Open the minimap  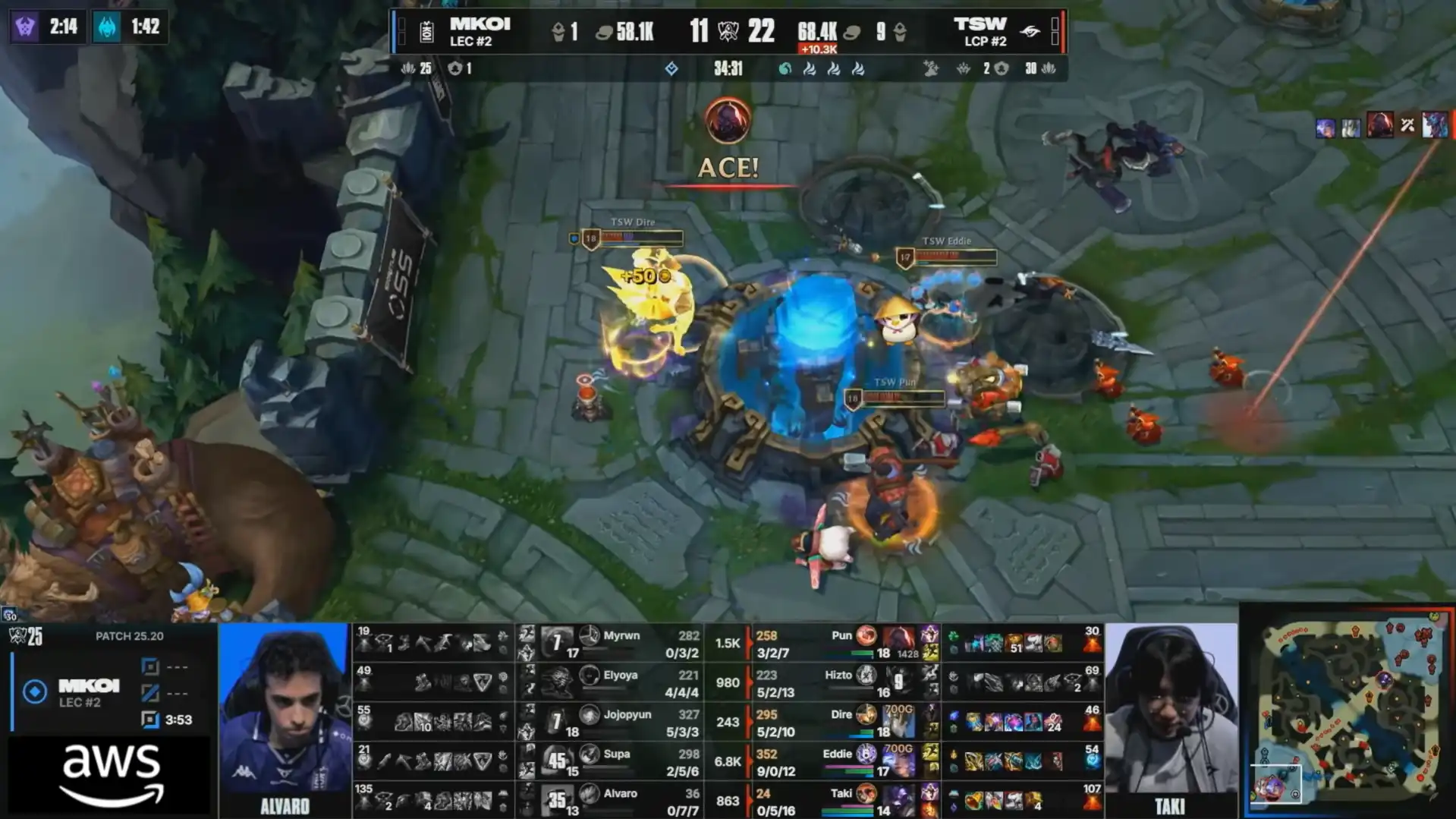tap(1348, 712)
